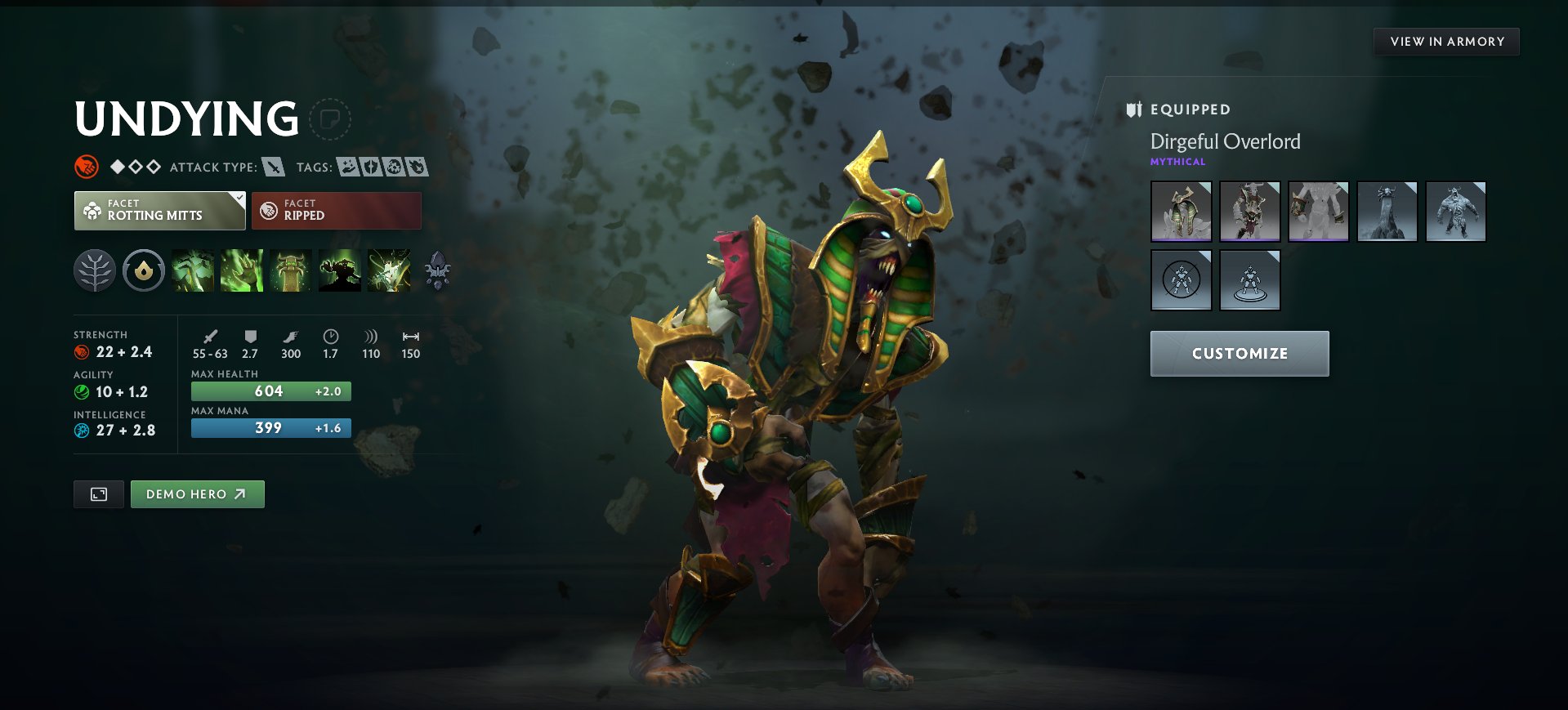The width and height of the screenshot is (1568, 710).
Task: Select the innate ability droplet icon
Action: click(144, 270)
